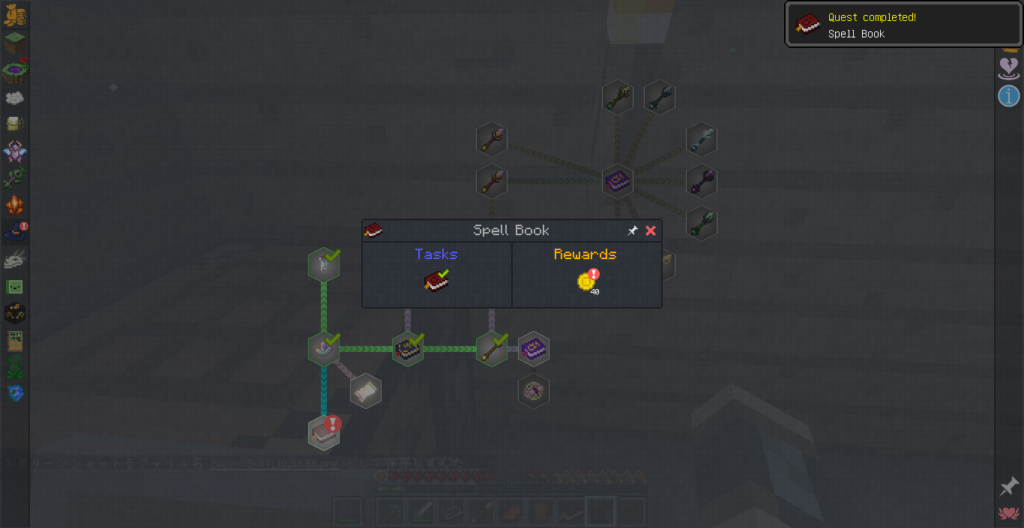1024x528 pixels.
Task: Select the purple book quest in wand cluster
Action: [617, 181]
